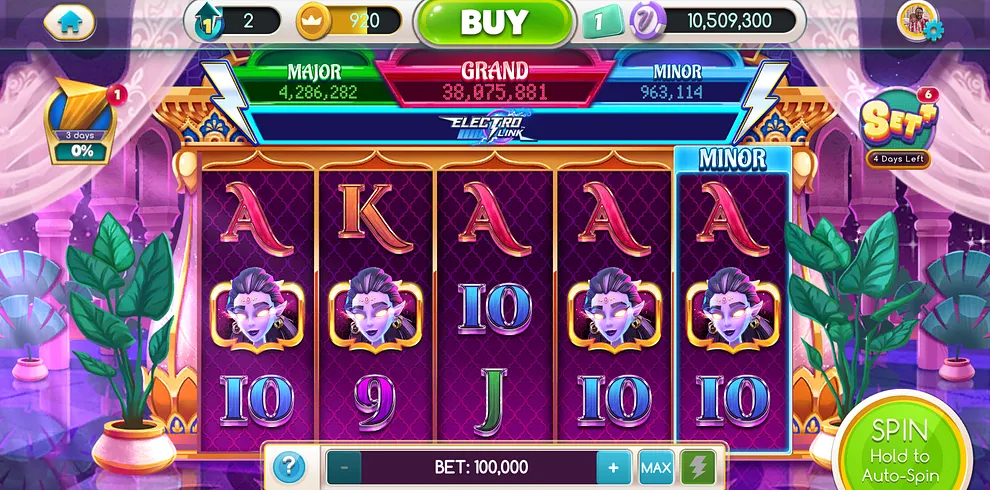990x490 pixels.
Task: Click the green BUY button
Action: (x=493, y=23)
